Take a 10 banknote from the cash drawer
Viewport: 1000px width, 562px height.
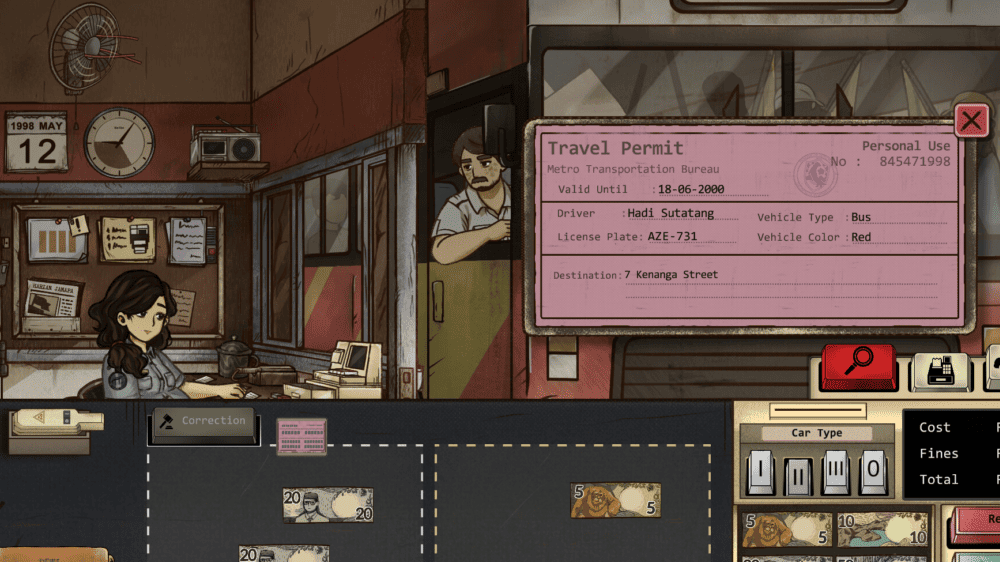coord(881,530)
